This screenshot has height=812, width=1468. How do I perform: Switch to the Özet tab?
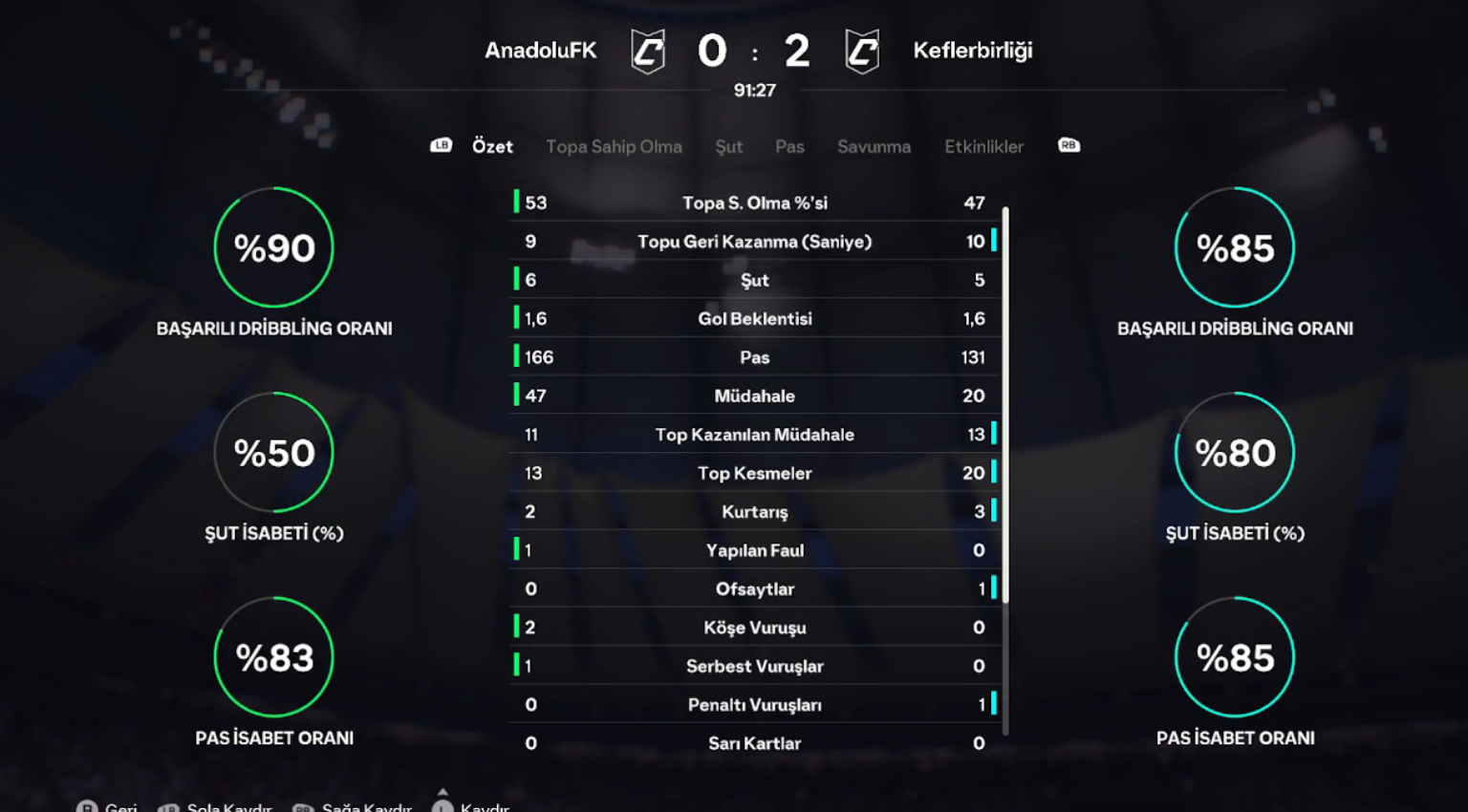point(492,146)
